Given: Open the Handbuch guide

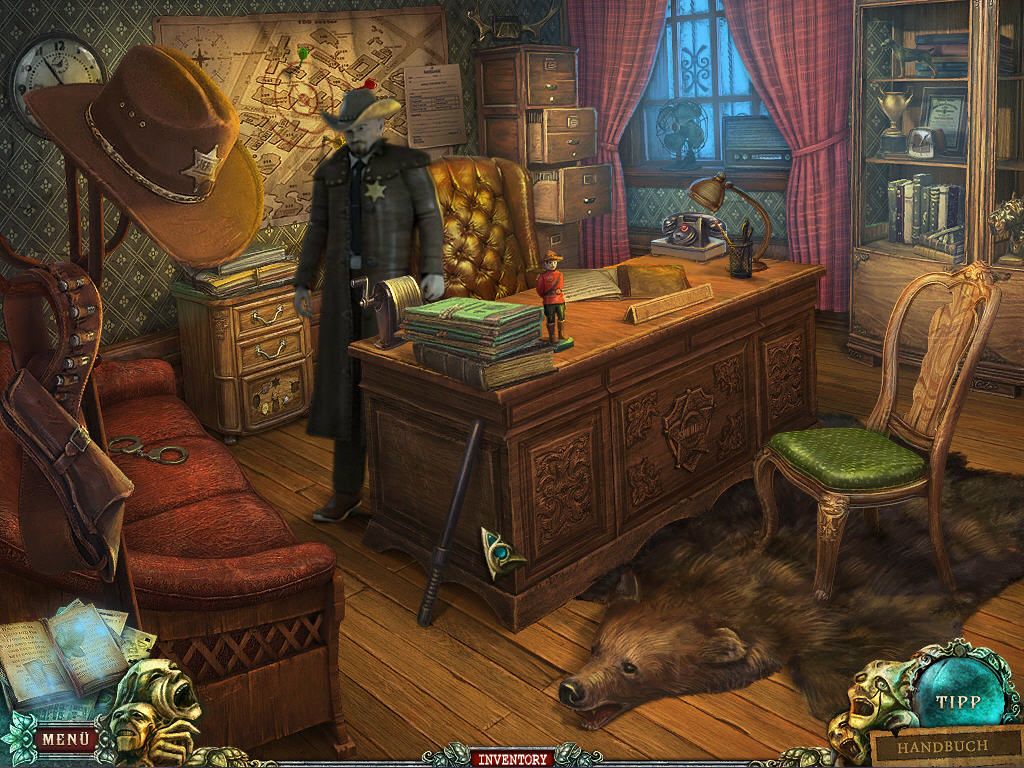Looking at the screenshot, I should pyautogui.click(x=941, y=746).
